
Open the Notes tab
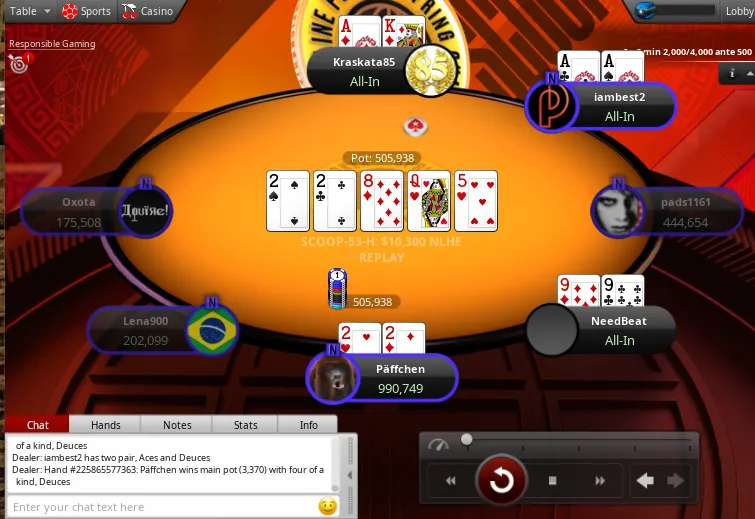pyautogui.click(x=177, y=425)
